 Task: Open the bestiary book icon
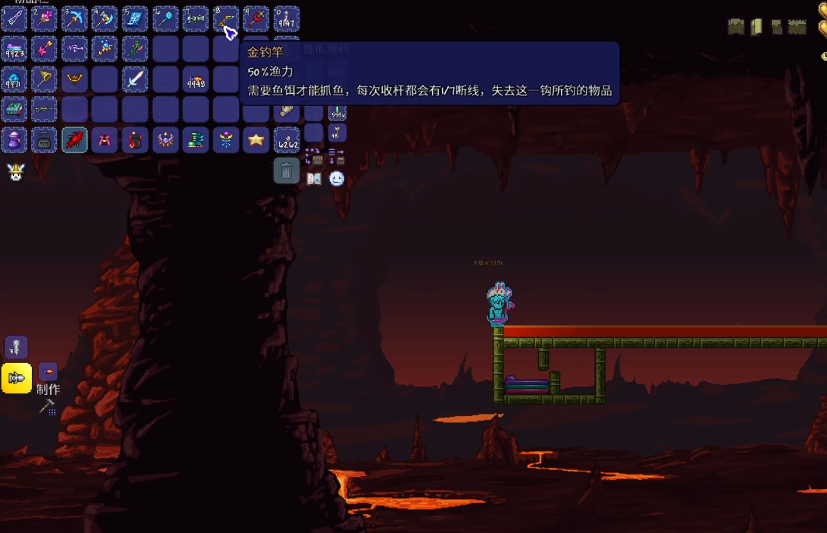[314, 179]
